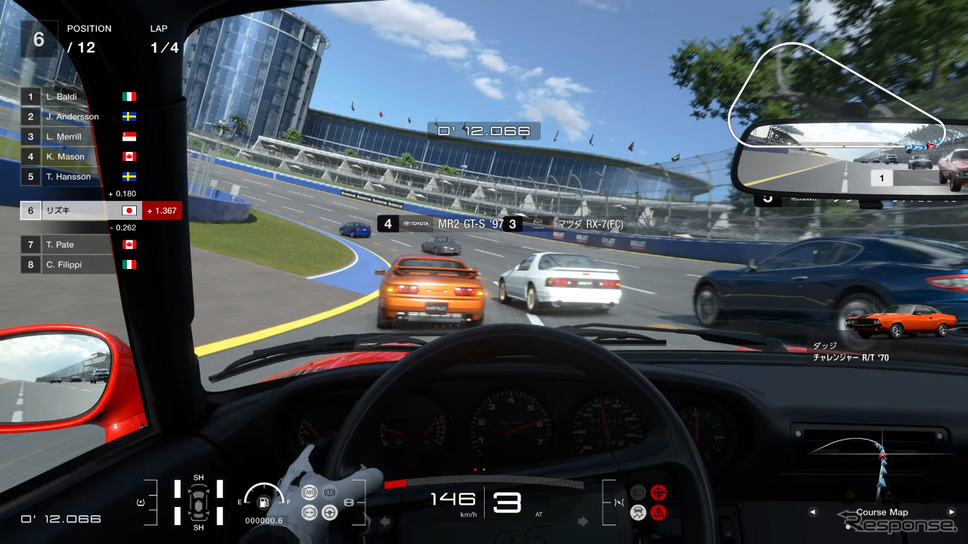Select J. Andersson in the leaderboard
The width and height of the screenshot is (968, 544).
(78, 117)
